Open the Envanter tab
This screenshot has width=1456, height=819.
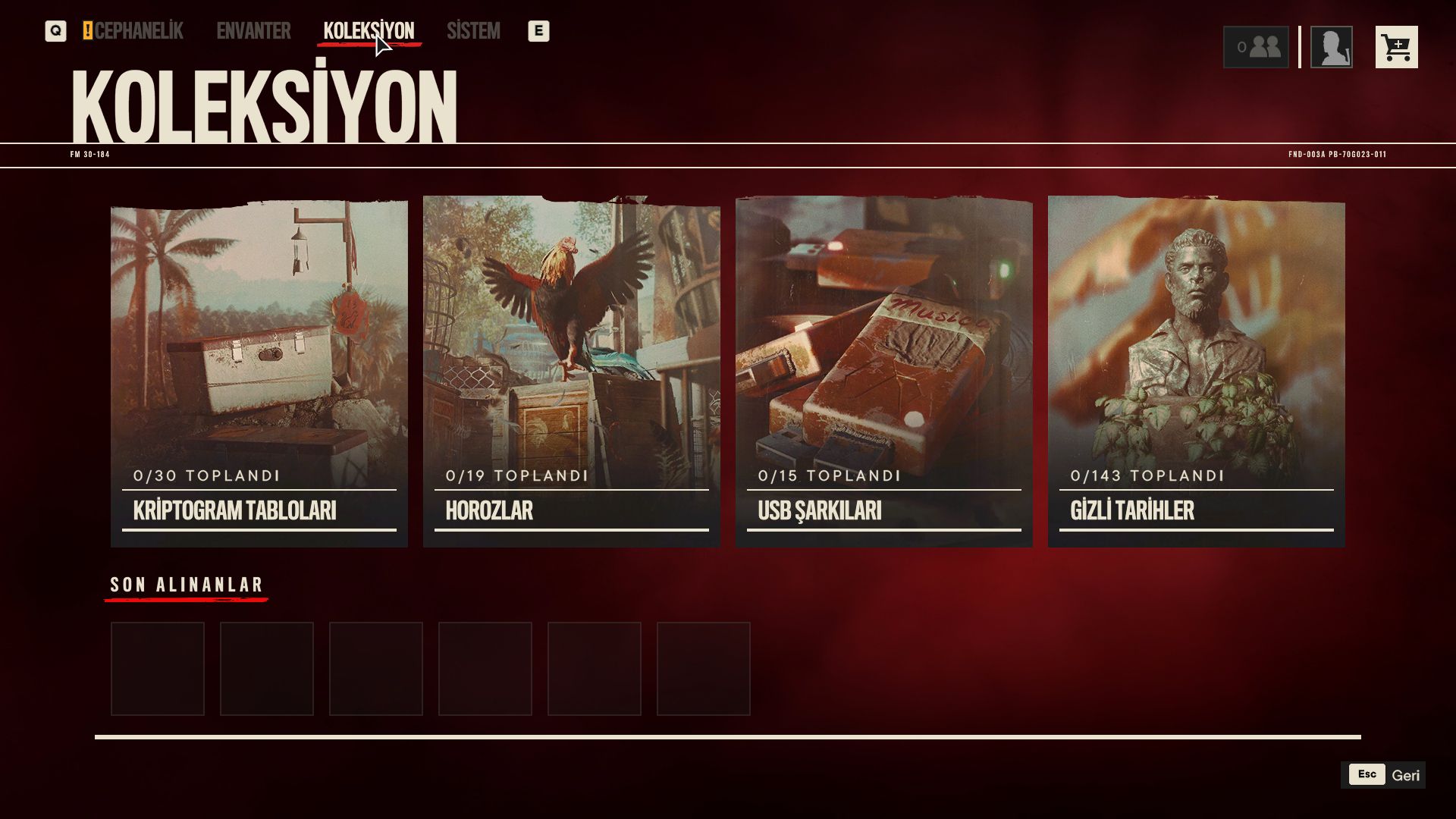[x=253, y=31]
